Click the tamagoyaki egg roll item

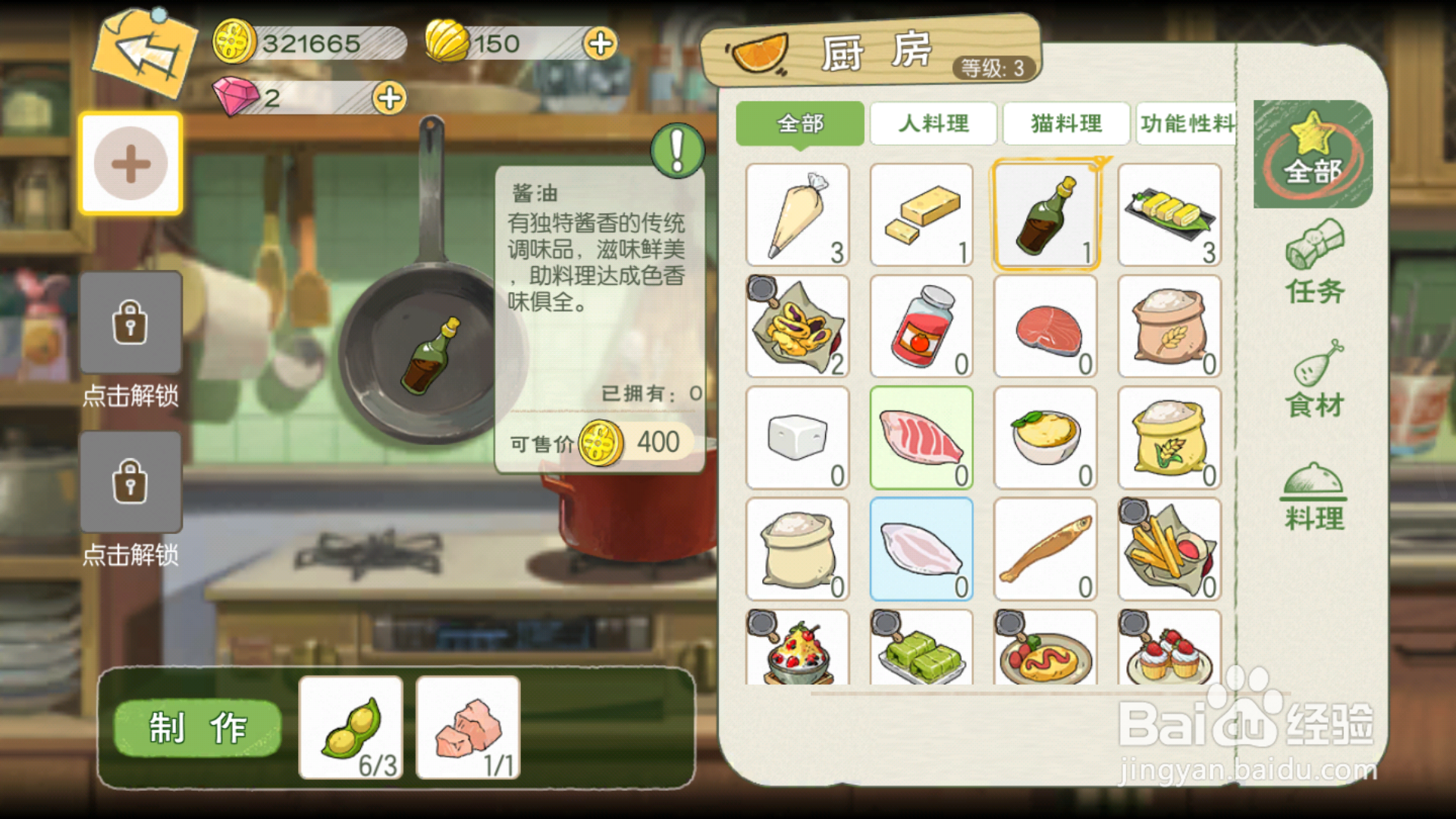[x=1169, y=215]
